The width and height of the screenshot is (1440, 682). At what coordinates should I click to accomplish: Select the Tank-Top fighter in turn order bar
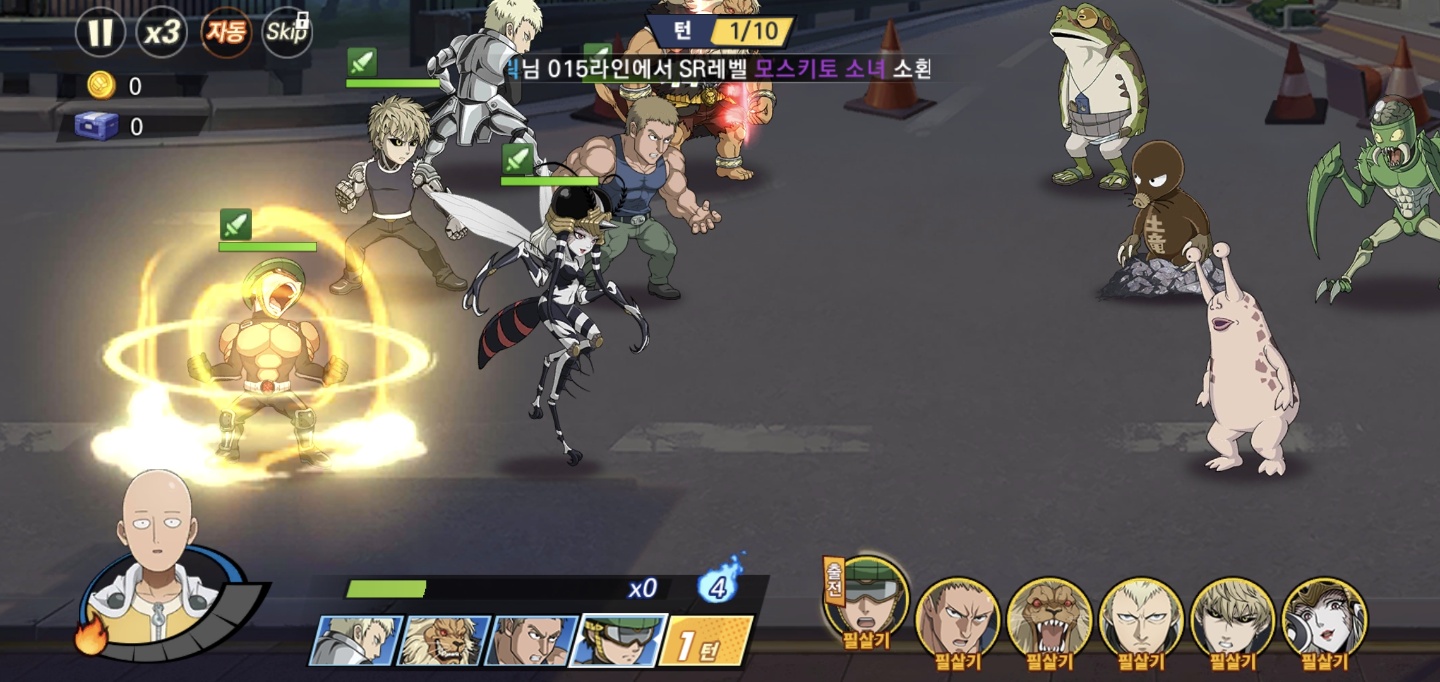coord(530,641)
